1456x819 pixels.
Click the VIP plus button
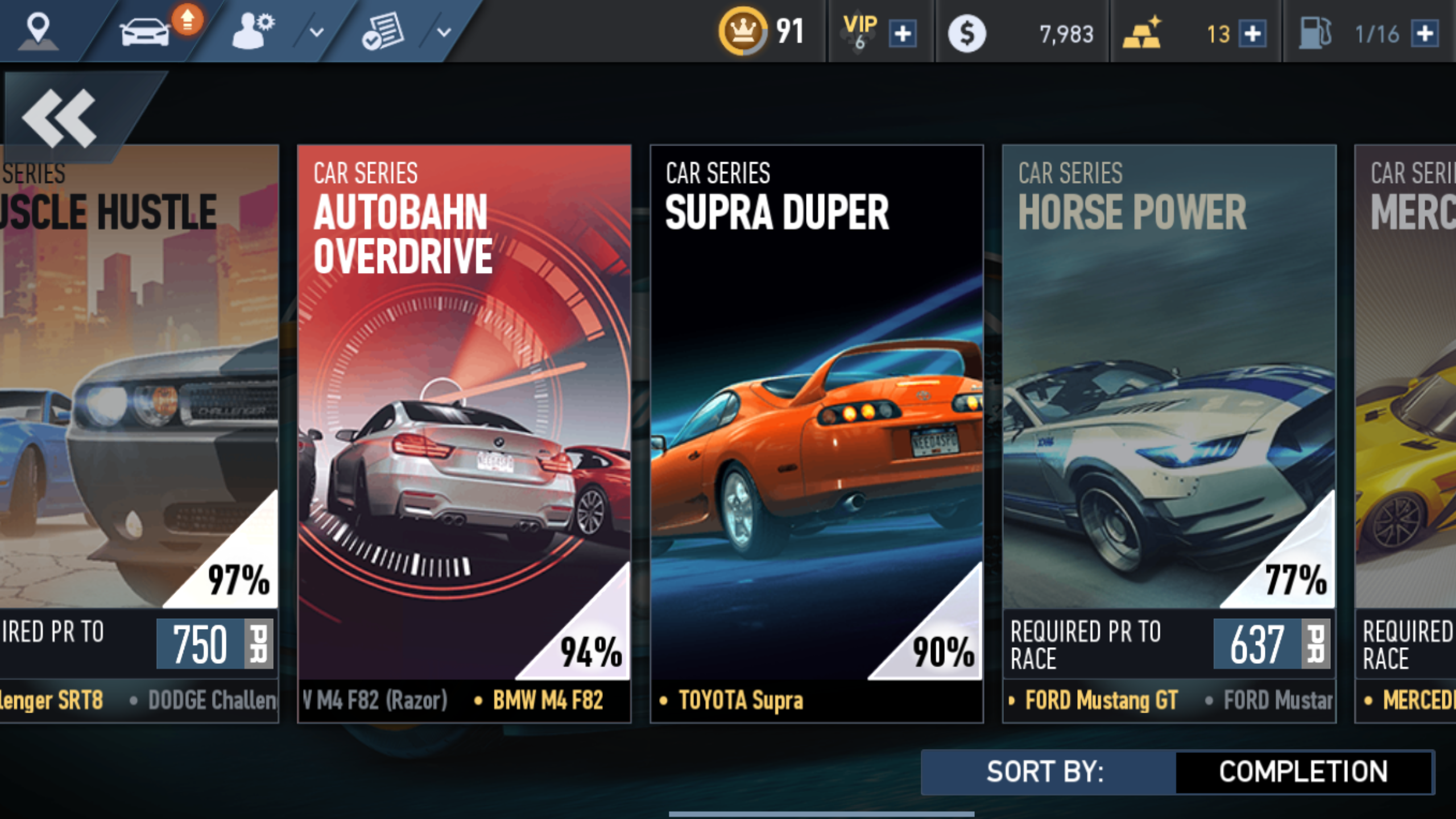(903, 34)
